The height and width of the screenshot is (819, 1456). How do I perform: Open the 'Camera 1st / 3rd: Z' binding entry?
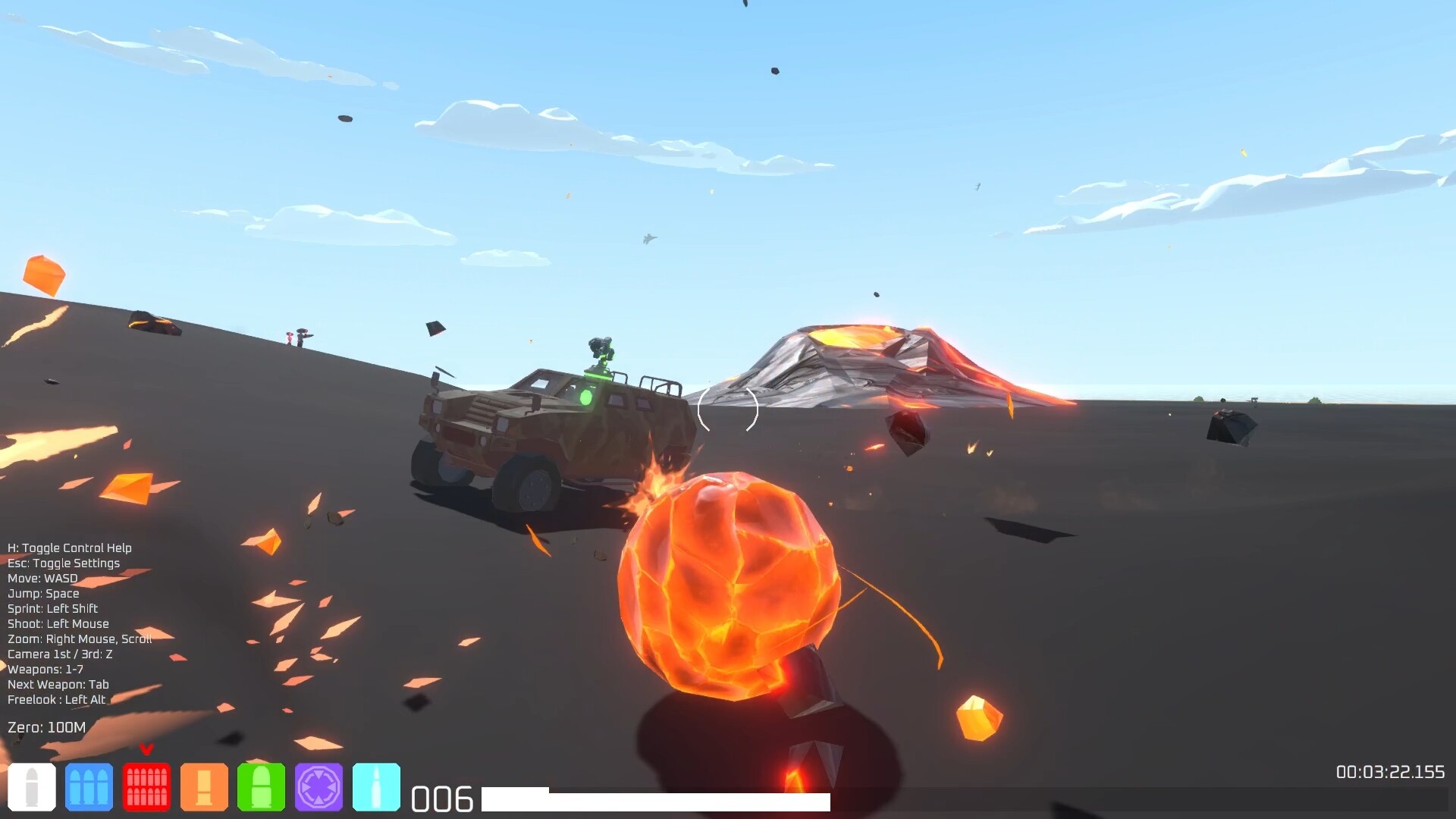pos(59,654)
